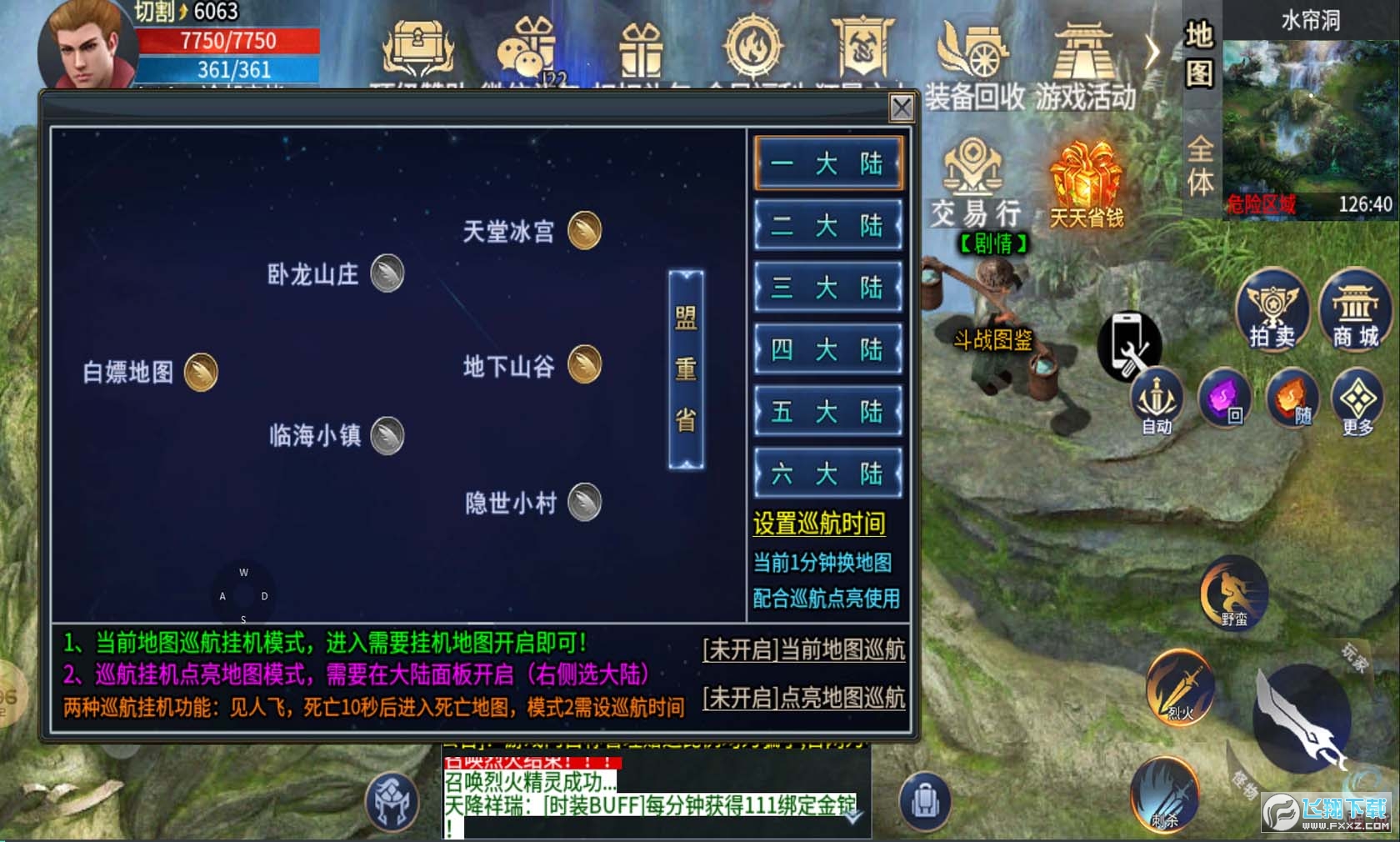Select the 三大陆 continent tab

click(x=827, y=288)
